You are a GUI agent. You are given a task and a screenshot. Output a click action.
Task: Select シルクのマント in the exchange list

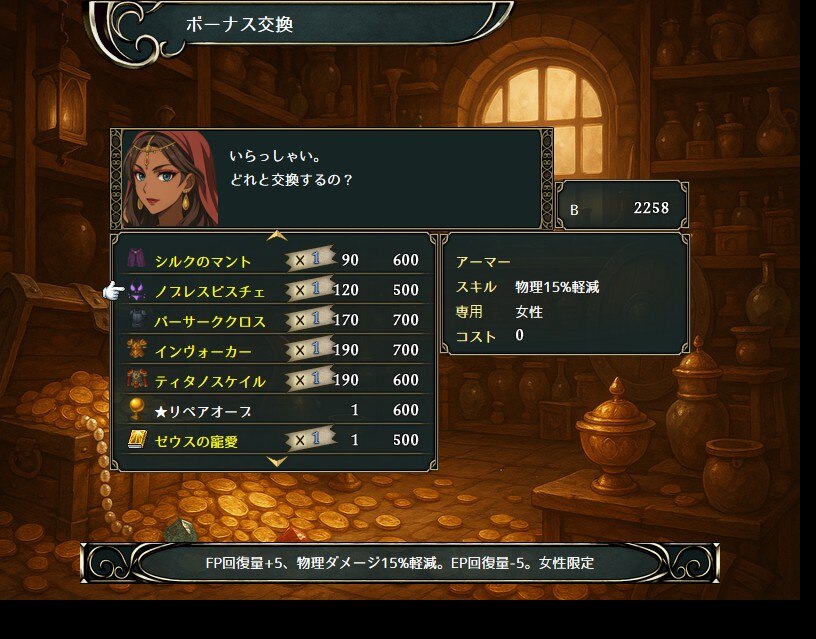(203, 261)
